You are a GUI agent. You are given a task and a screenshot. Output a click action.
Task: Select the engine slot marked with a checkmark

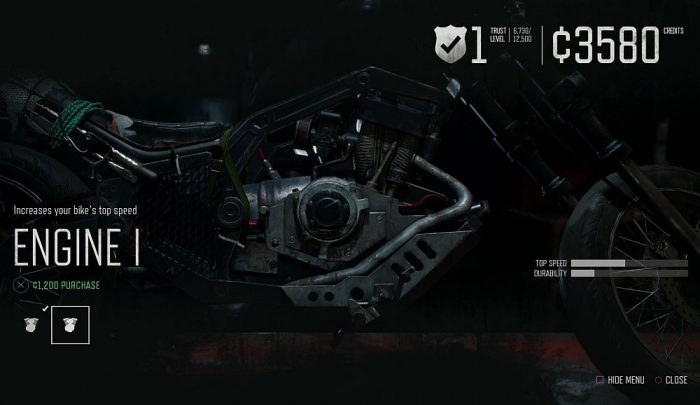[x=32, y=324]
